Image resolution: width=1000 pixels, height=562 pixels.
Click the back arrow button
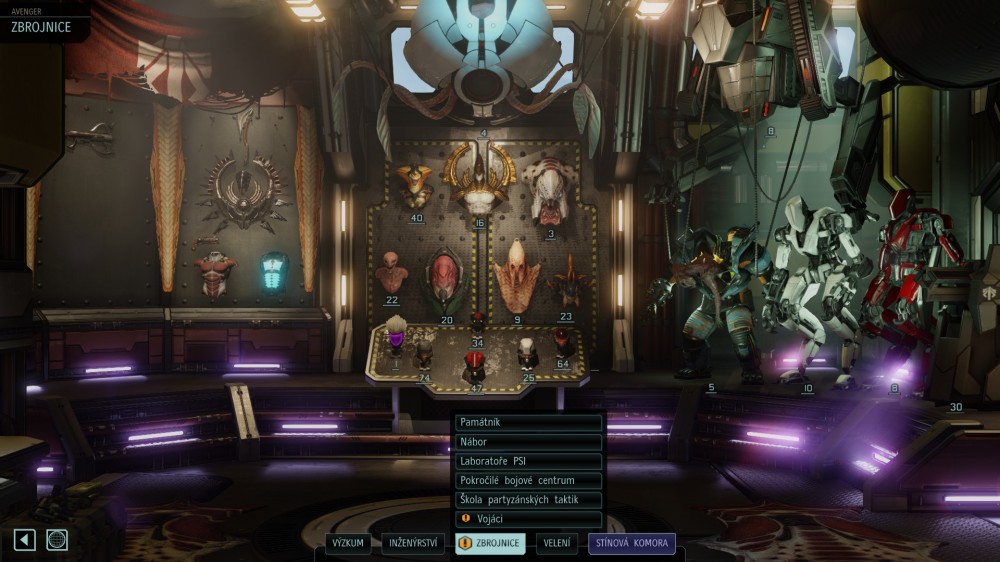[x=25, y=540]
